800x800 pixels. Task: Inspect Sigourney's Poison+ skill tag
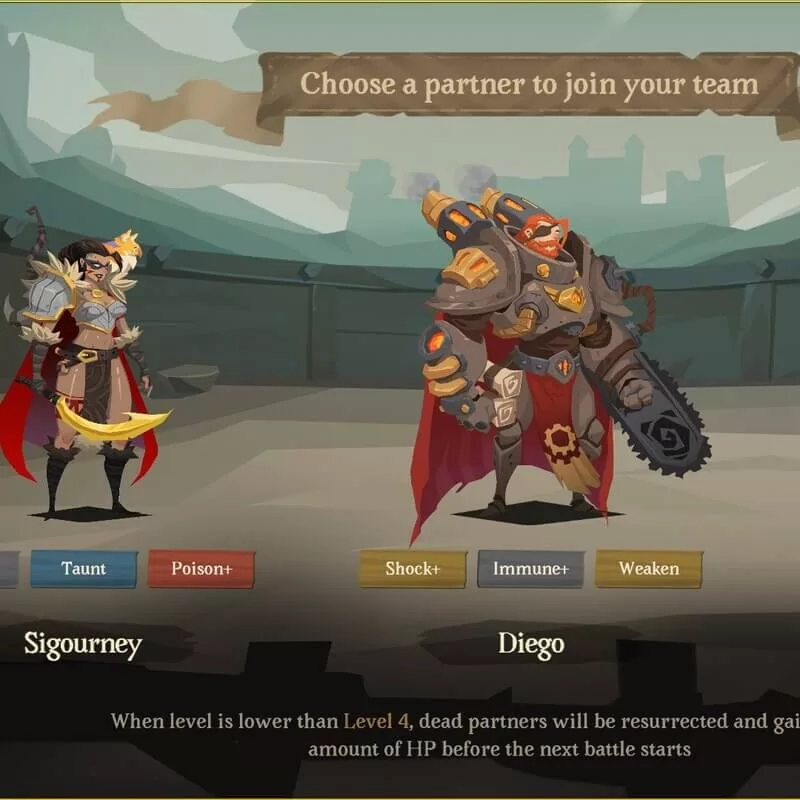(x=201, y=569)
